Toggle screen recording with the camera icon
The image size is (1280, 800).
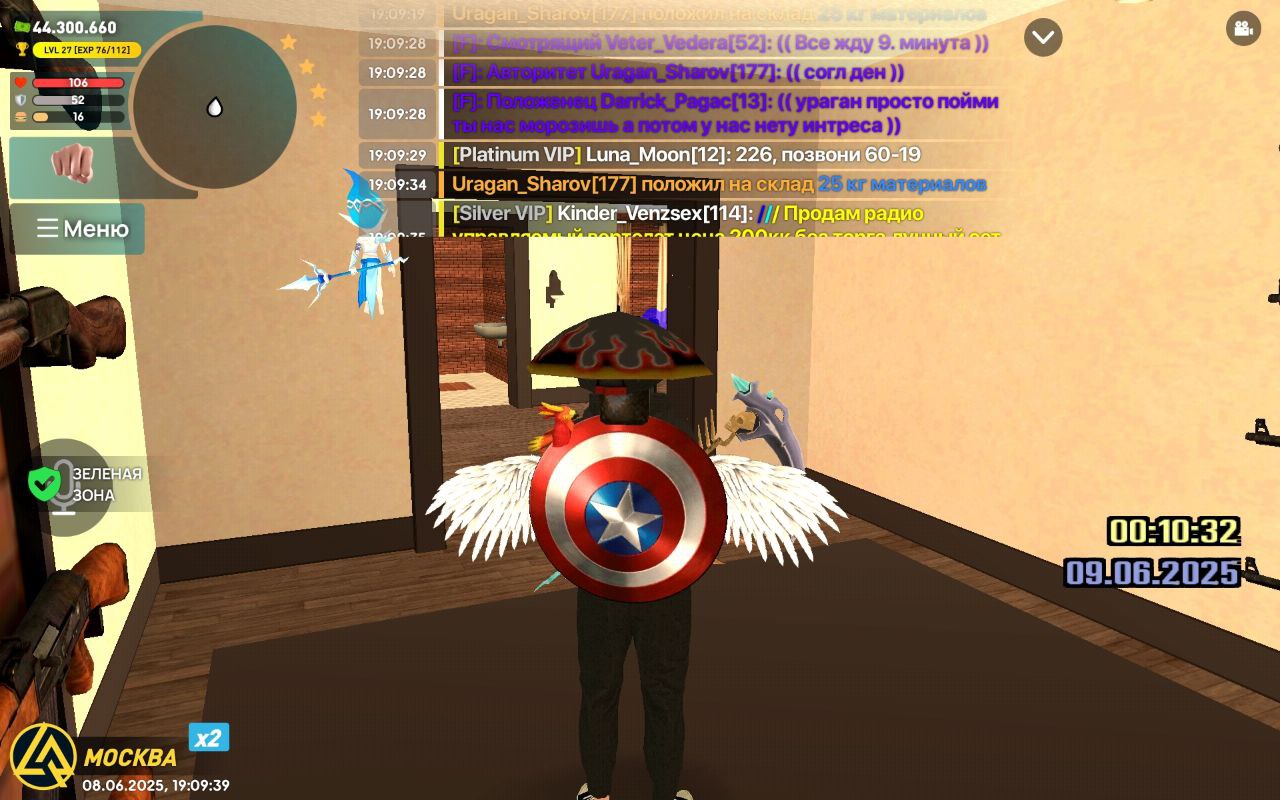click(x=1242, y=29)
